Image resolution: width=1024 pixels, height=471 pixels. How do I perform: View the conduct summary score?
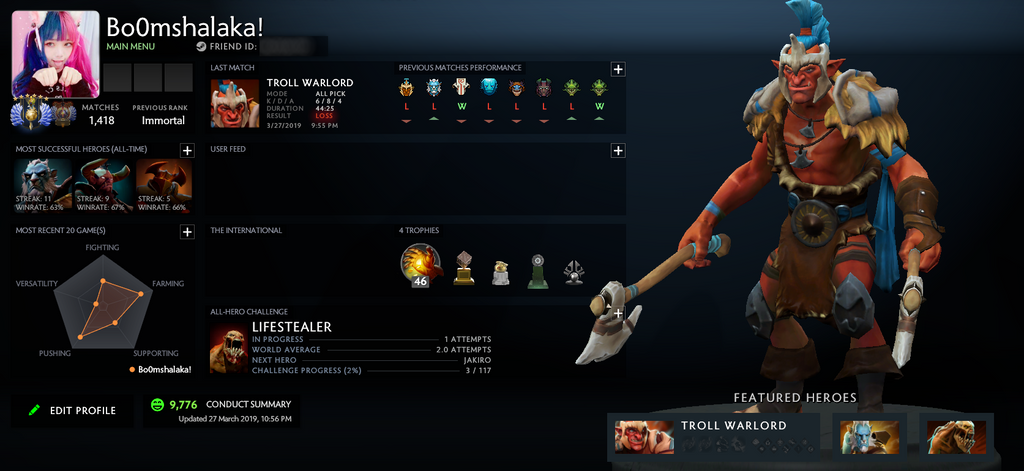(x=182, y=405)
